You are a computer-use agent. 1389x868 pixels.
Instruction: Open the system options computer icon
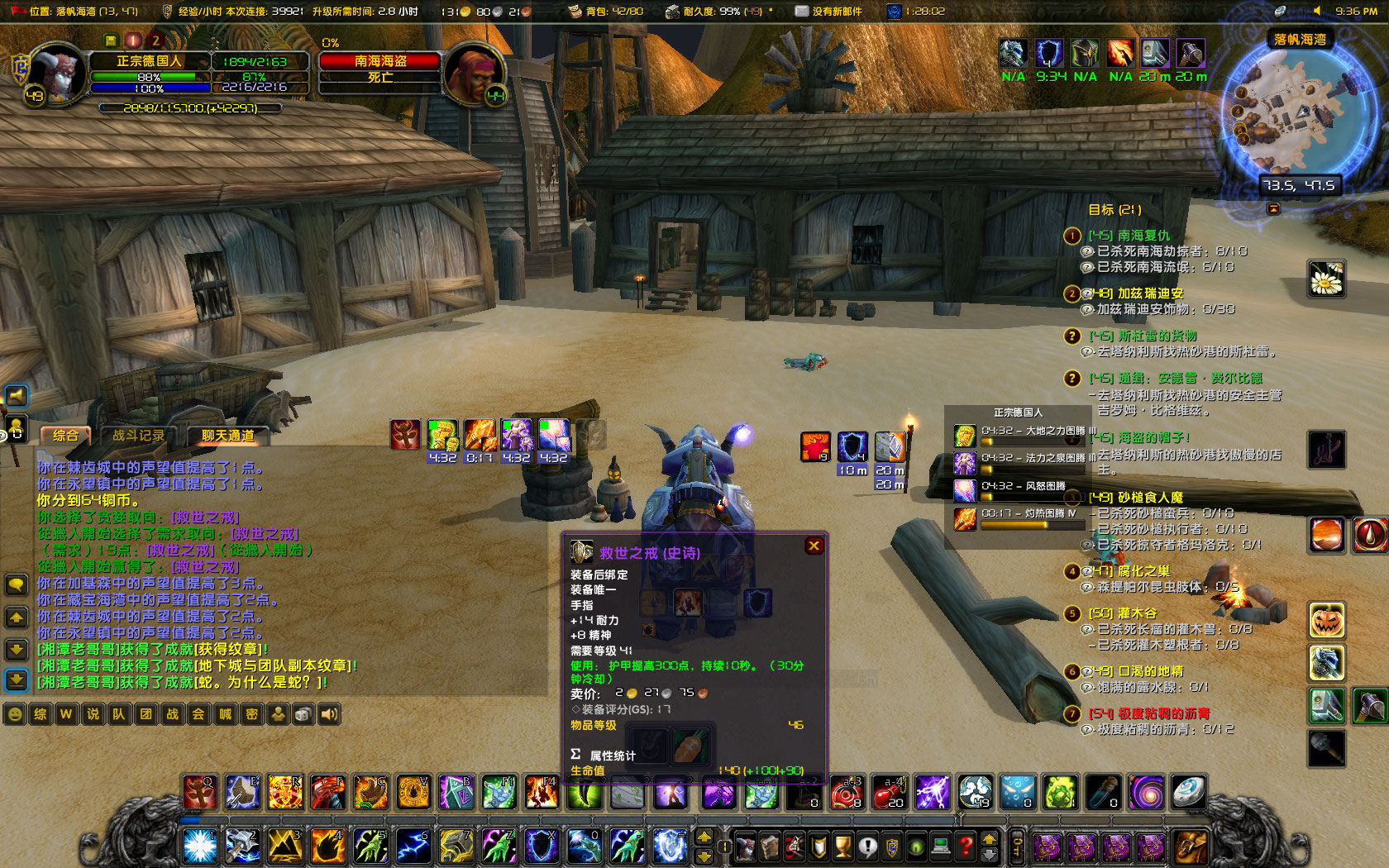941,847
